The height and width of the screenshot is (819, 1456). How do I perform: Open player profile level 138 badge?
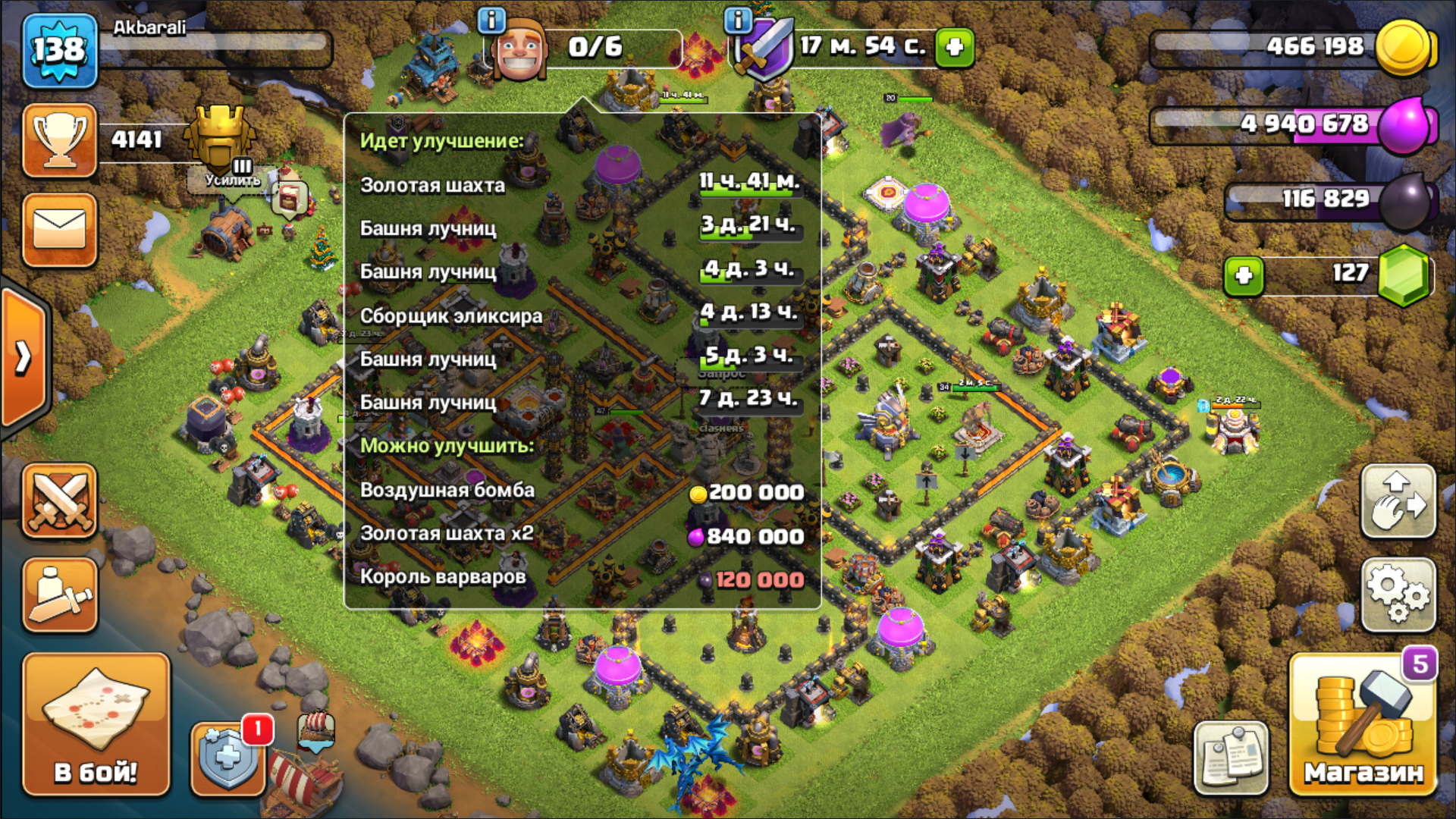[60, 51]
